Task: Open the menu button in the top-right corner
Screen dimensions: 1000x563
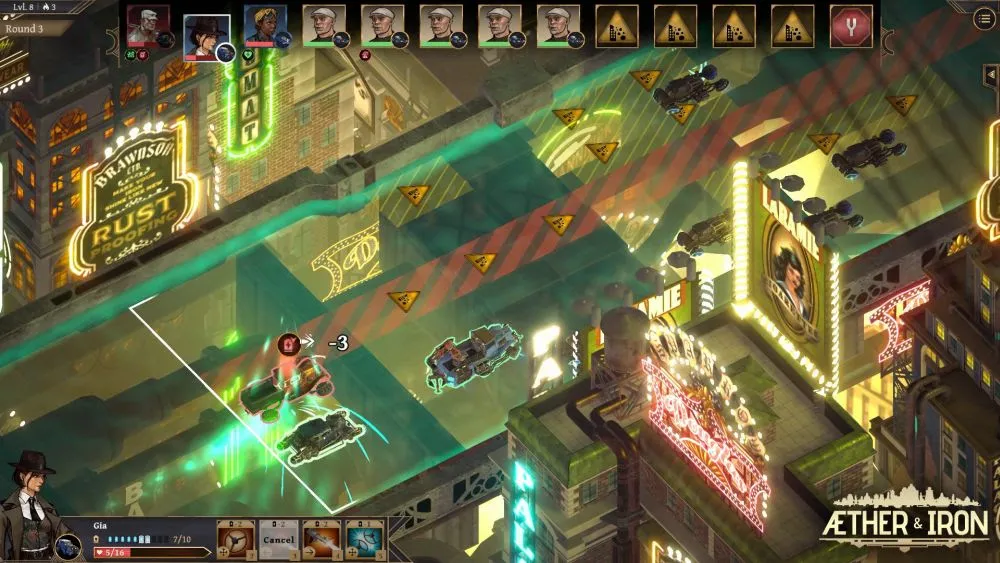Action: pos(984,20)
